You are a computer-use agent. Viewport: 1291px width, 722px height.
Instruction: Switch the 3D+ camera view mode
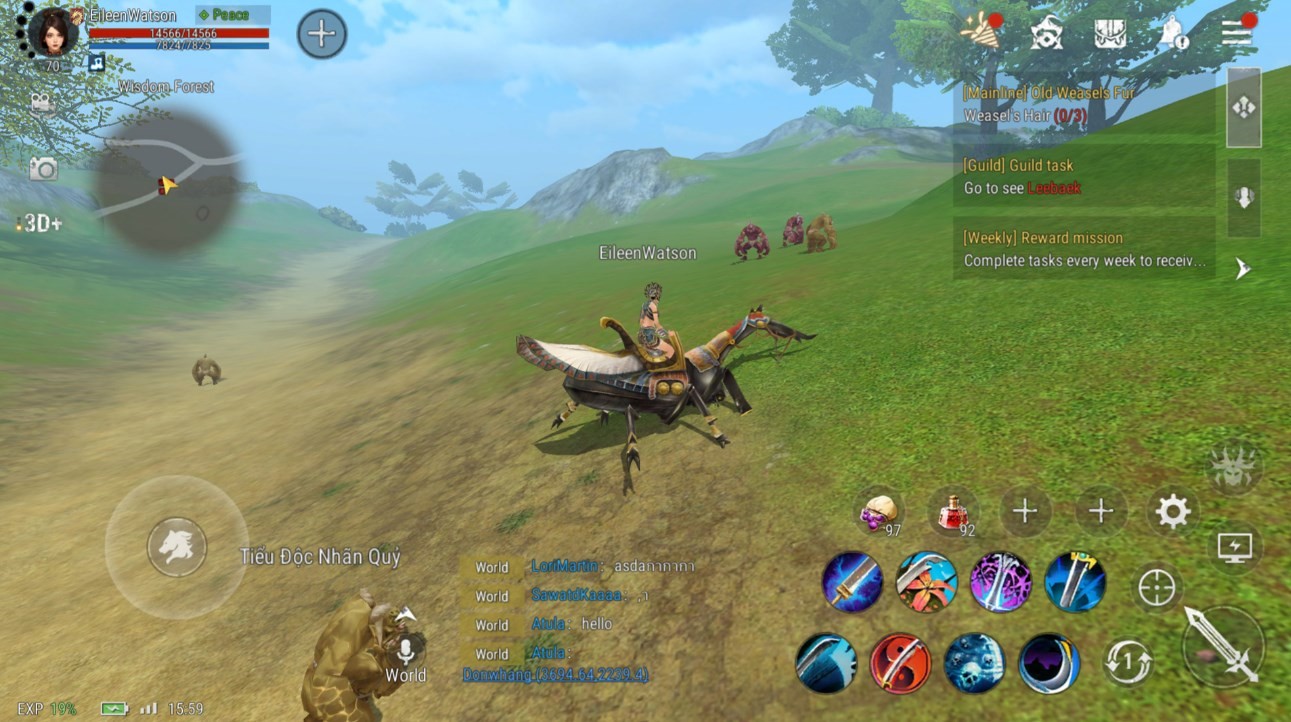click(x=40, y=223)
